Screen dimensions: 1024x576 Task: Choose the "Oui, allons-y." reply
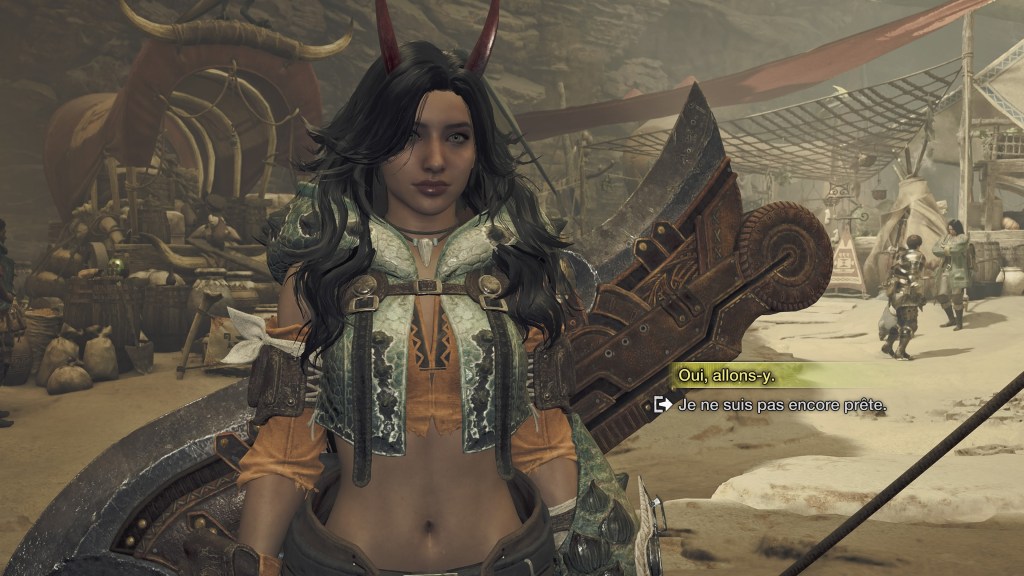tap(727, 375)
